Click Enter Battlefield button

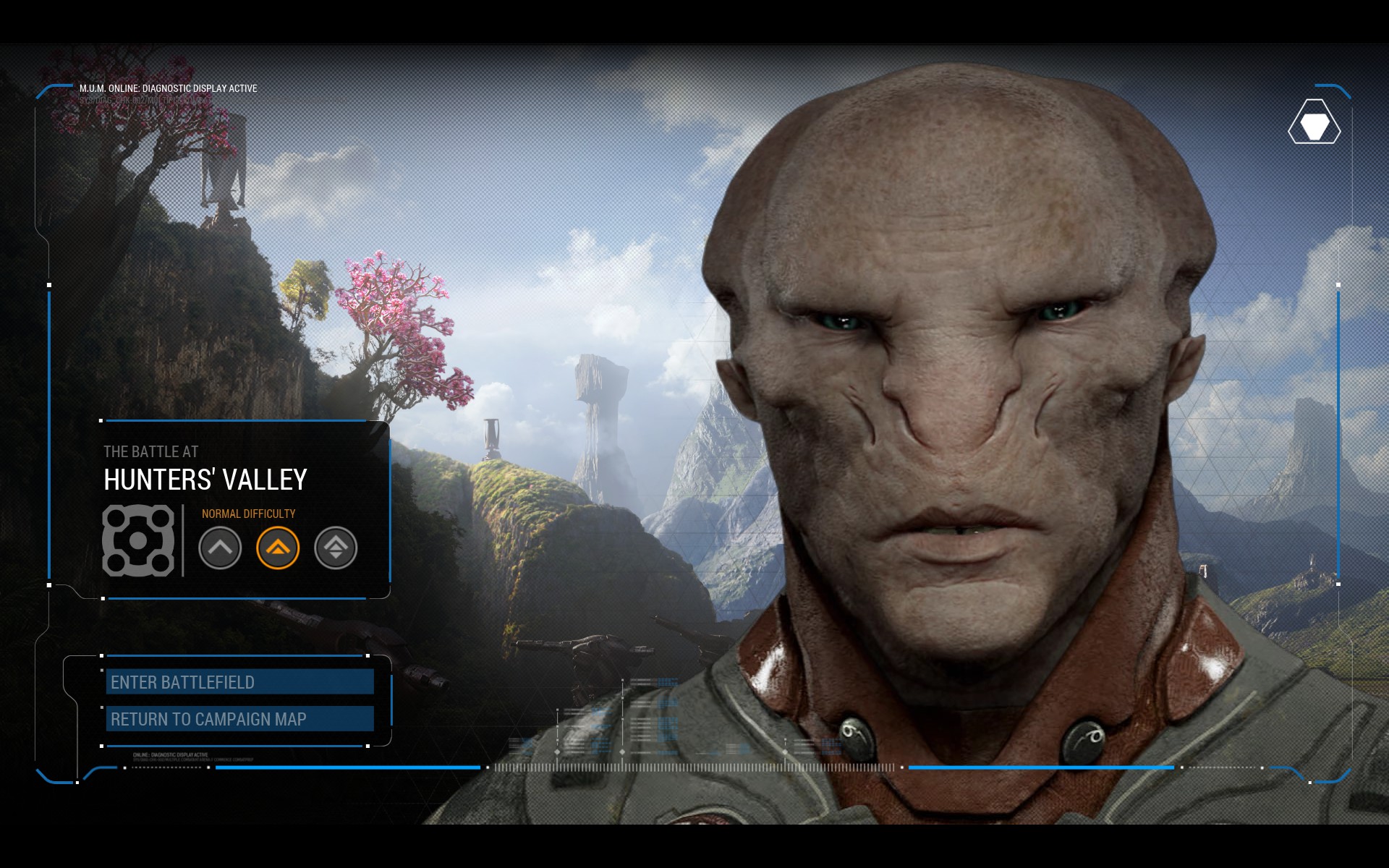(x=239, y=682)
